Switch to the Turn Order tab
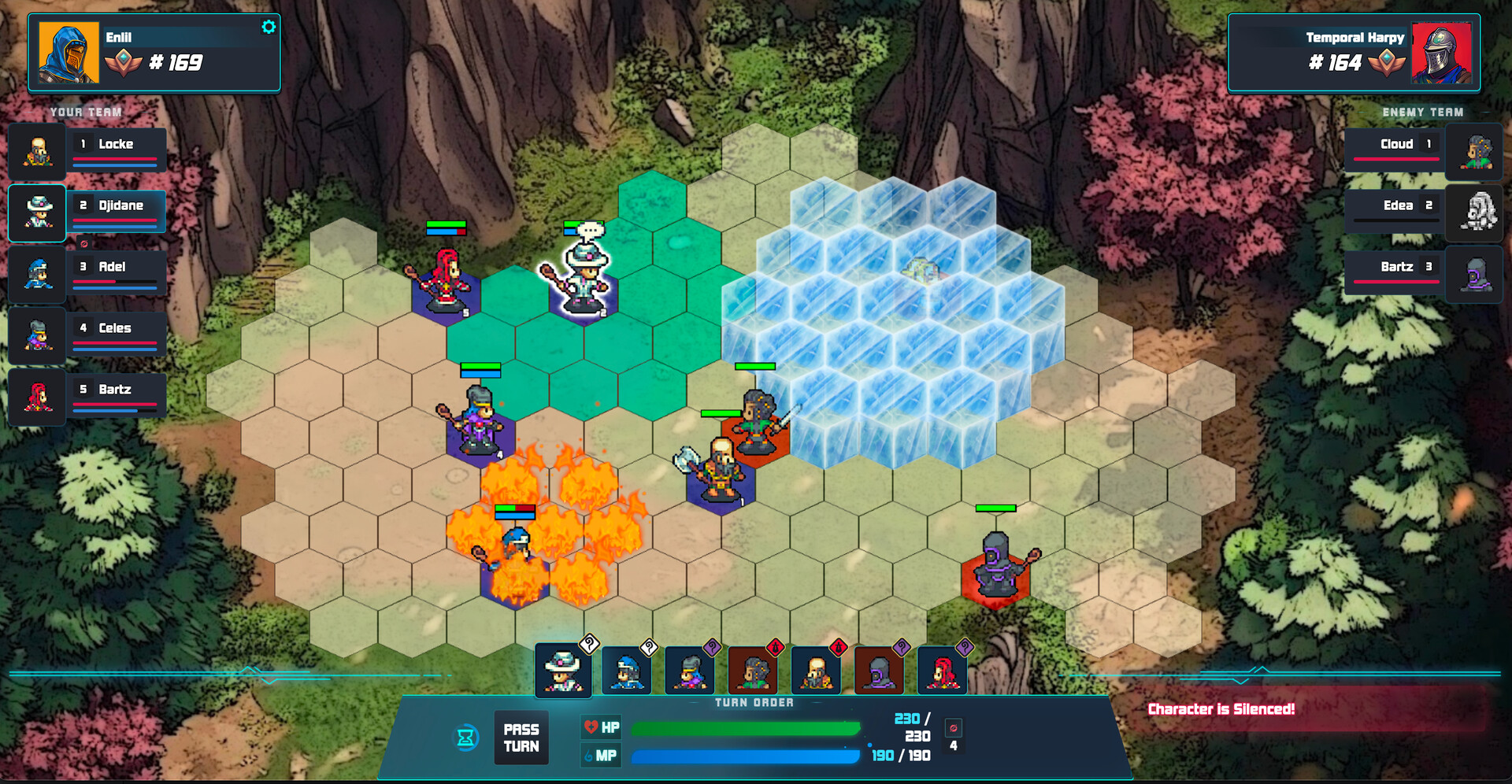The image size is (1512, 784). 753,703
